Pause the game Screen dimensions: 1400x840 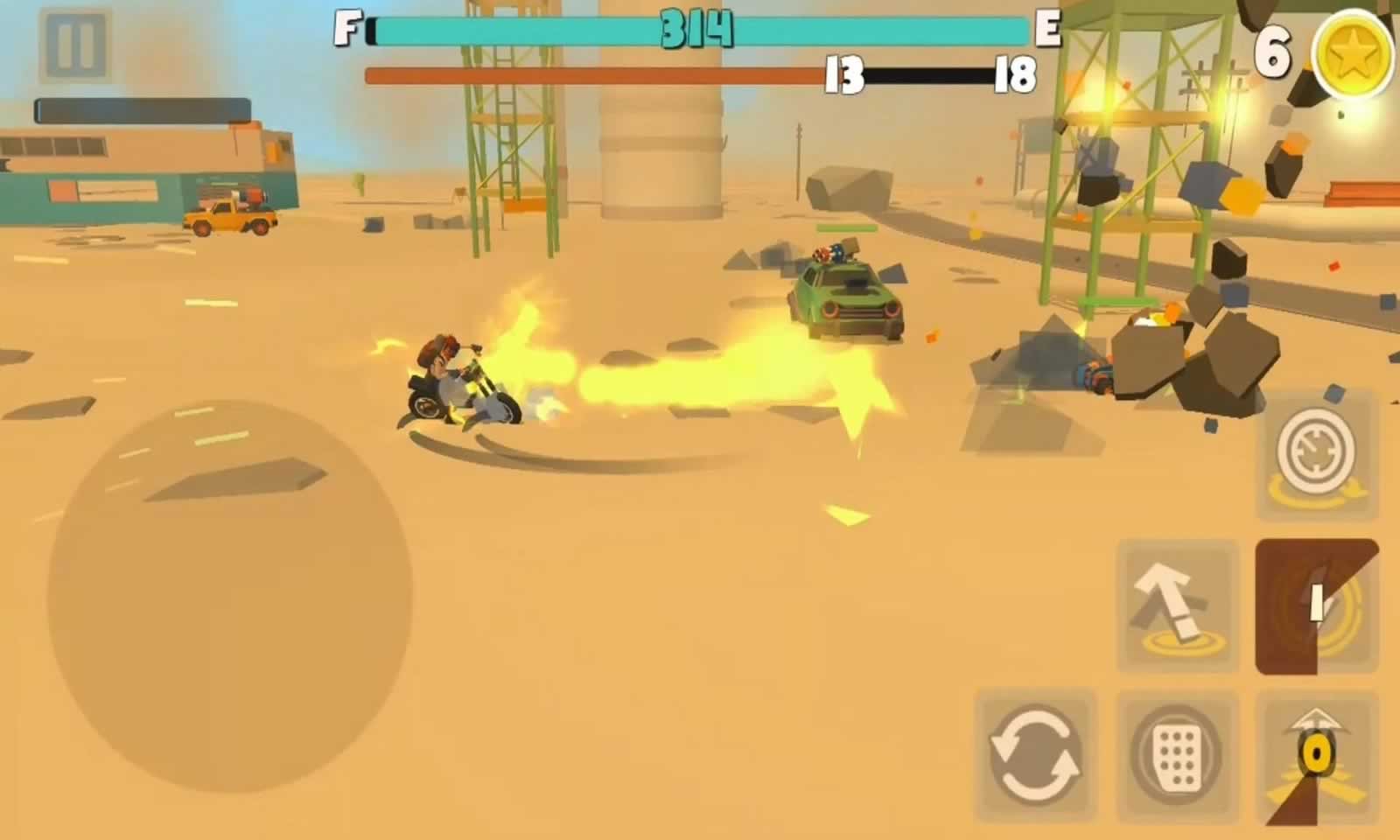tap(75, 45)
